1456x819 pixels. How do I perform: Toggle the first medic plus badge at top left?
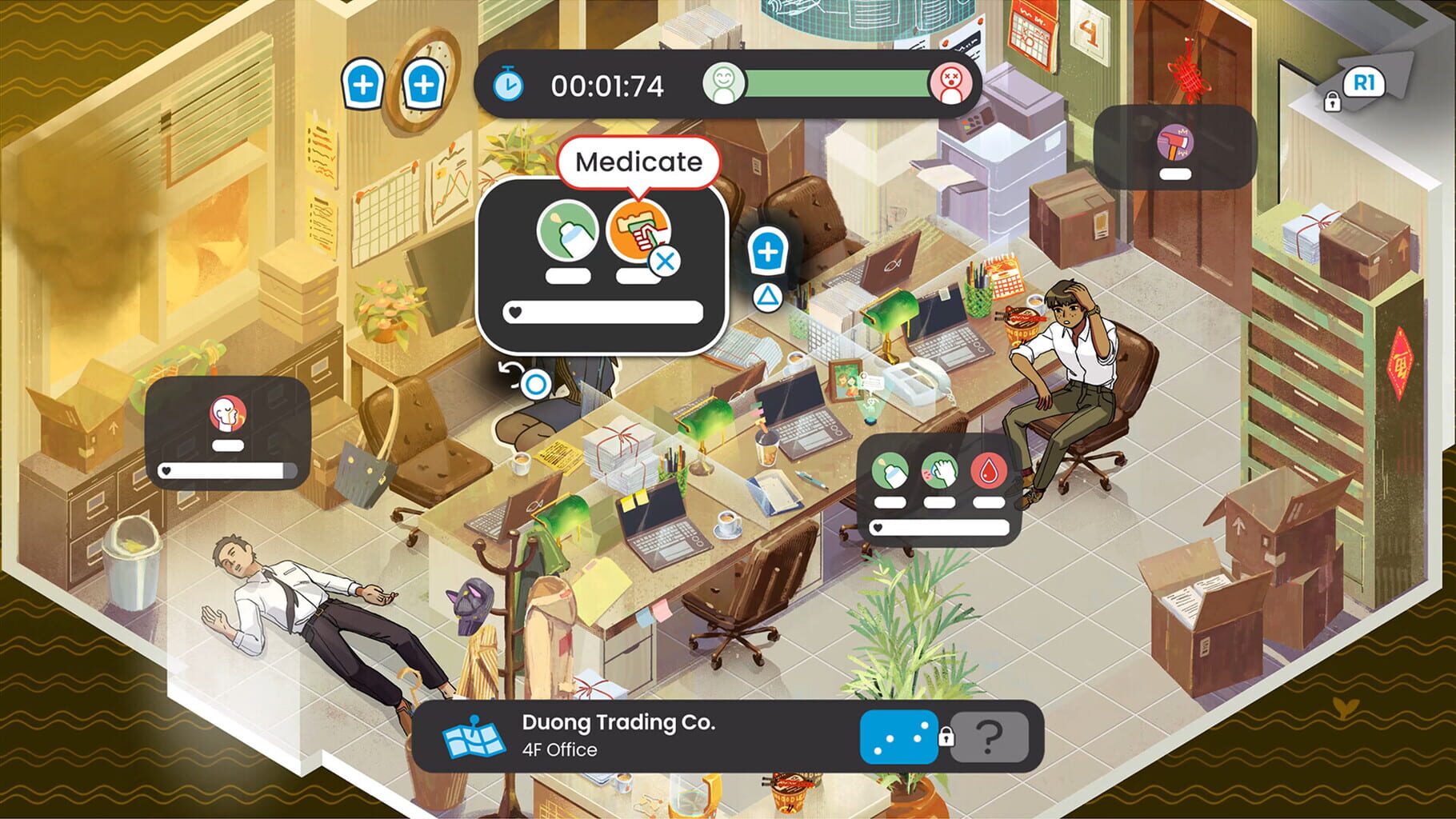click(365, 83)
